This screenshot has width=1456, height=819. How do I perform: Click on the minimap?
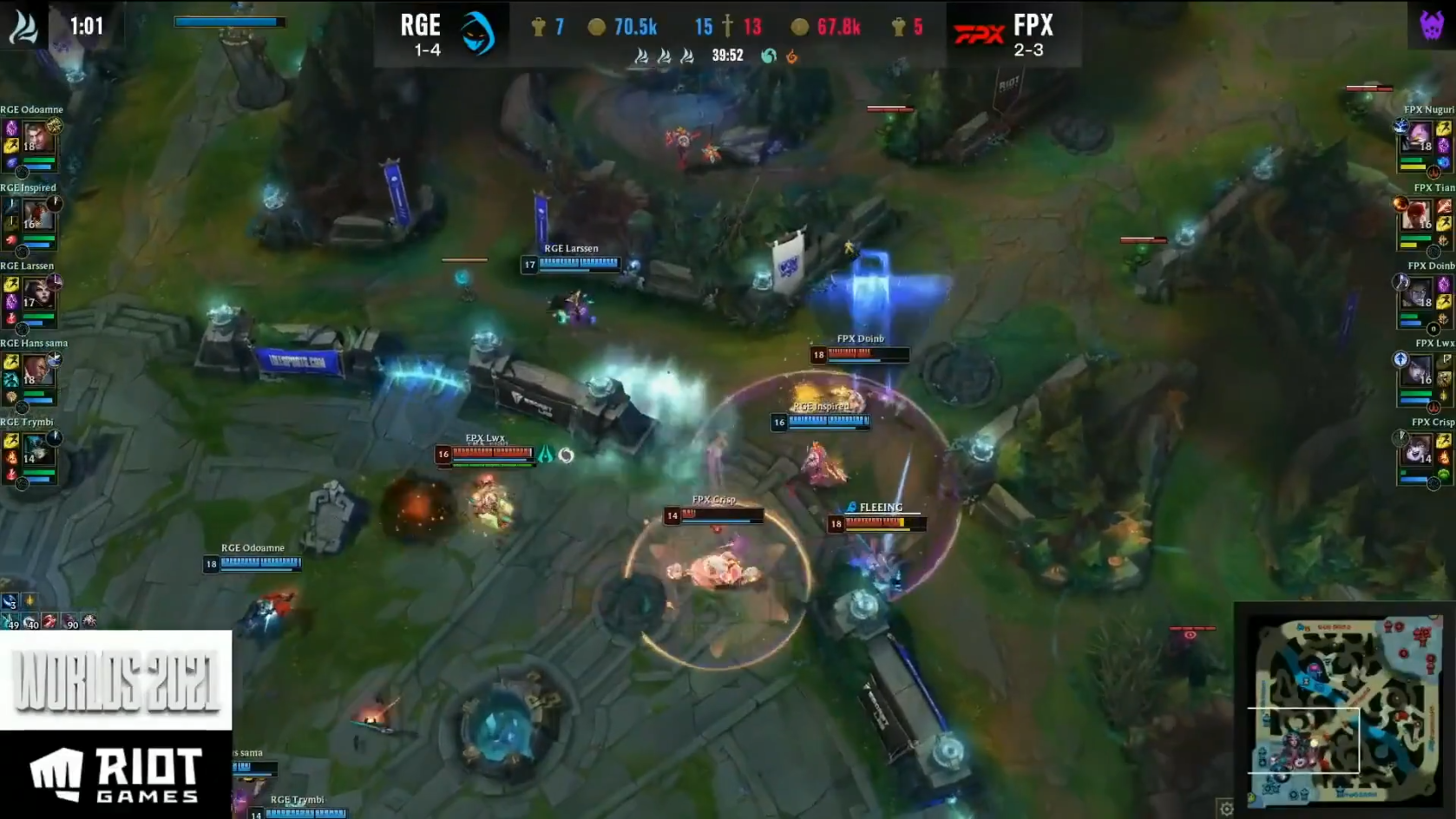1343,708
